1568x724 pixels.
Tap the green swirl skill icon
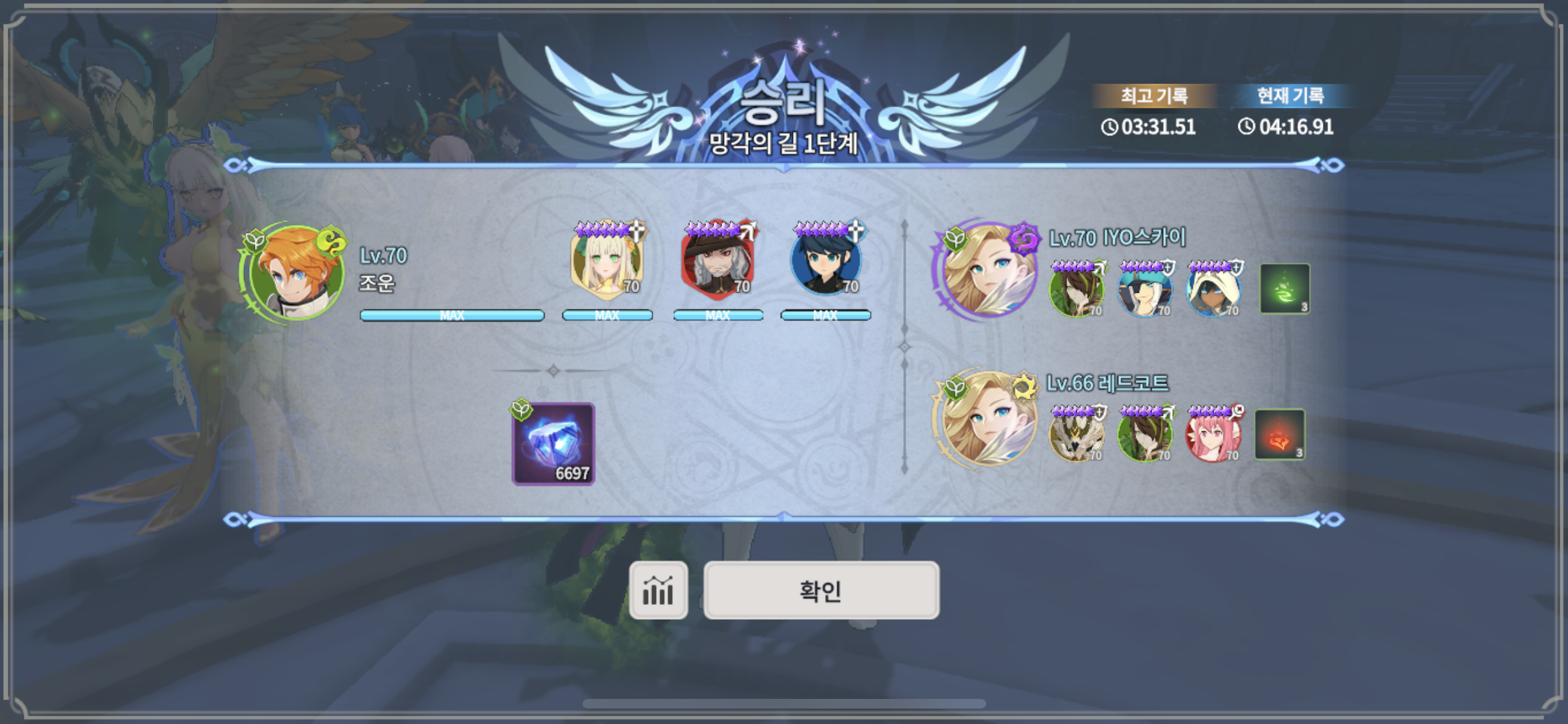point(1284,289)
